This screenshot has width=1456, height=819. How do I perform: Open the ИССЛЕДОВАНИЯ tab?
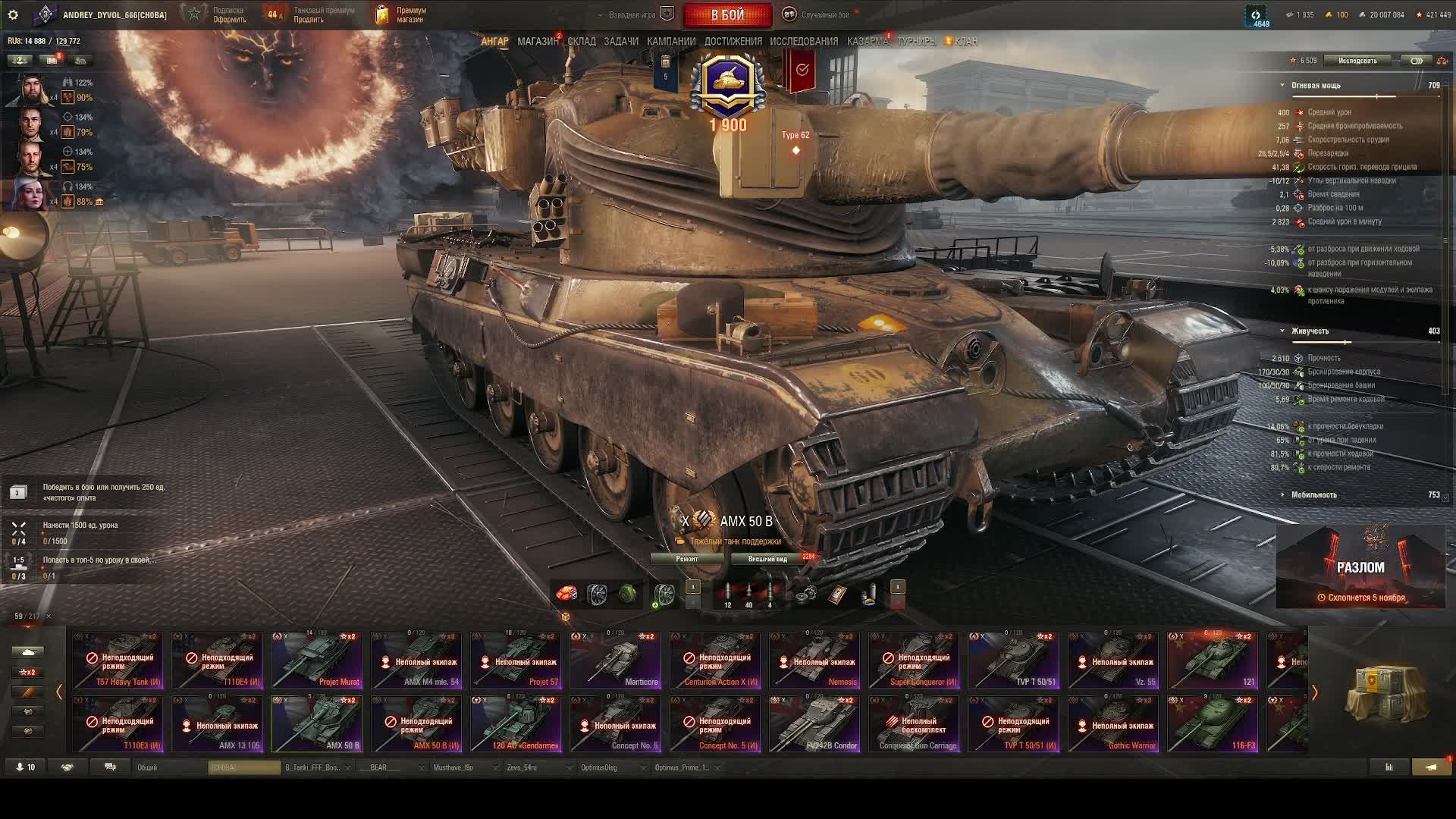(804, 42)
